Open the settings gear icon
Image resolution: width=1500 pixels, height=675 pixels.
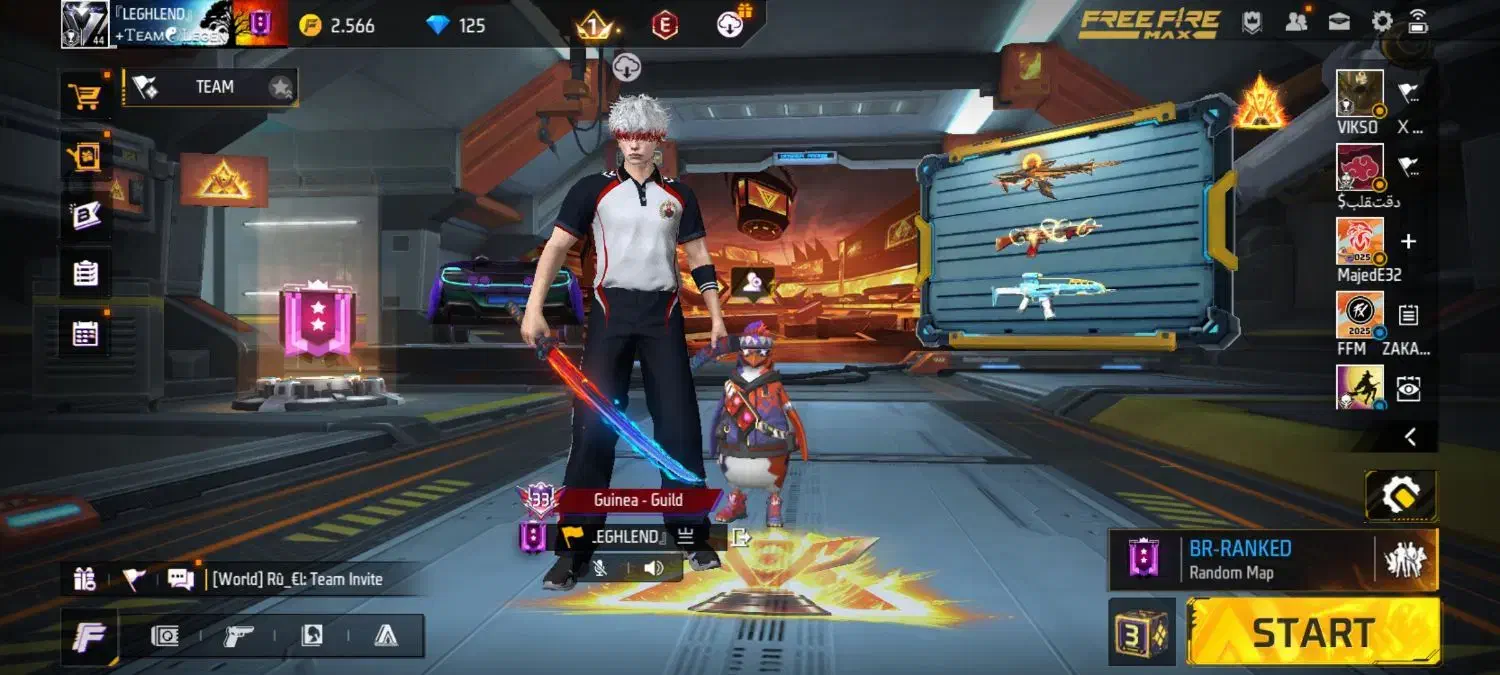click(x=1382, y=21)
